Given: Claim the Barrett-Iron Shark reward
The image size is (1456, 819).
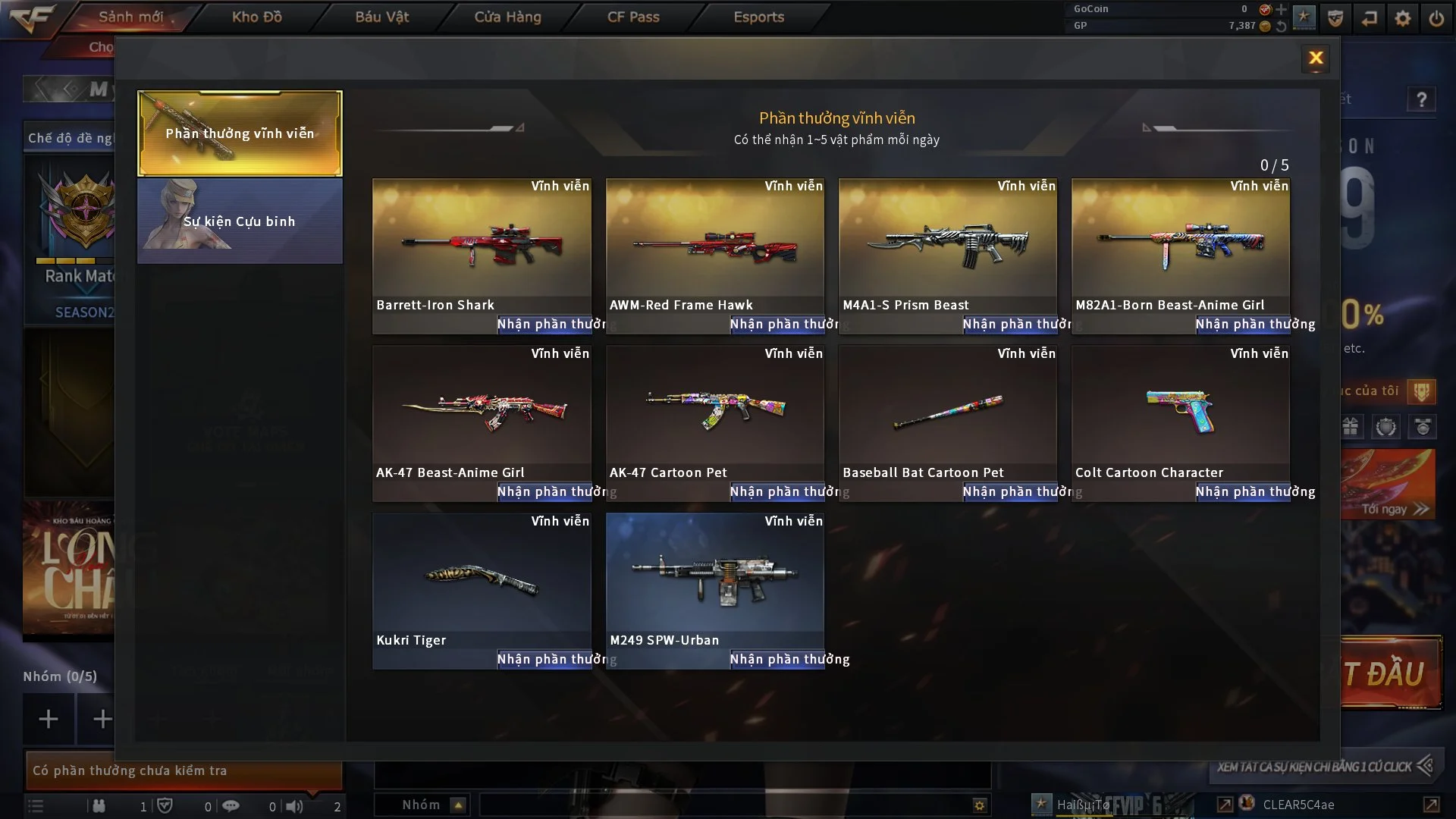Looking at the screenshot, I should click(544, 325).
